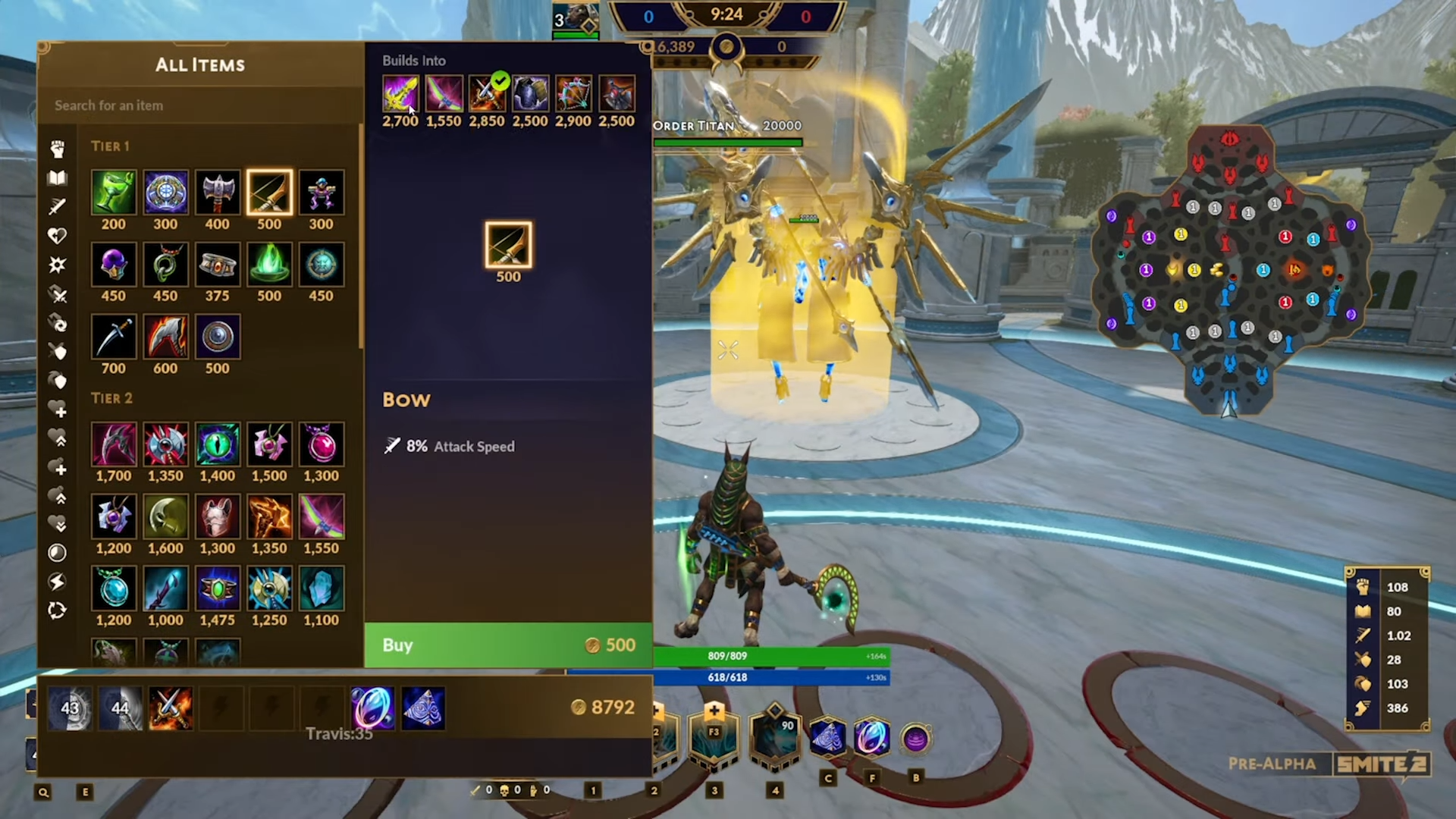1456x819 pixels.
Task: Select the green chalice item costing 200
Action: point(114,193)
